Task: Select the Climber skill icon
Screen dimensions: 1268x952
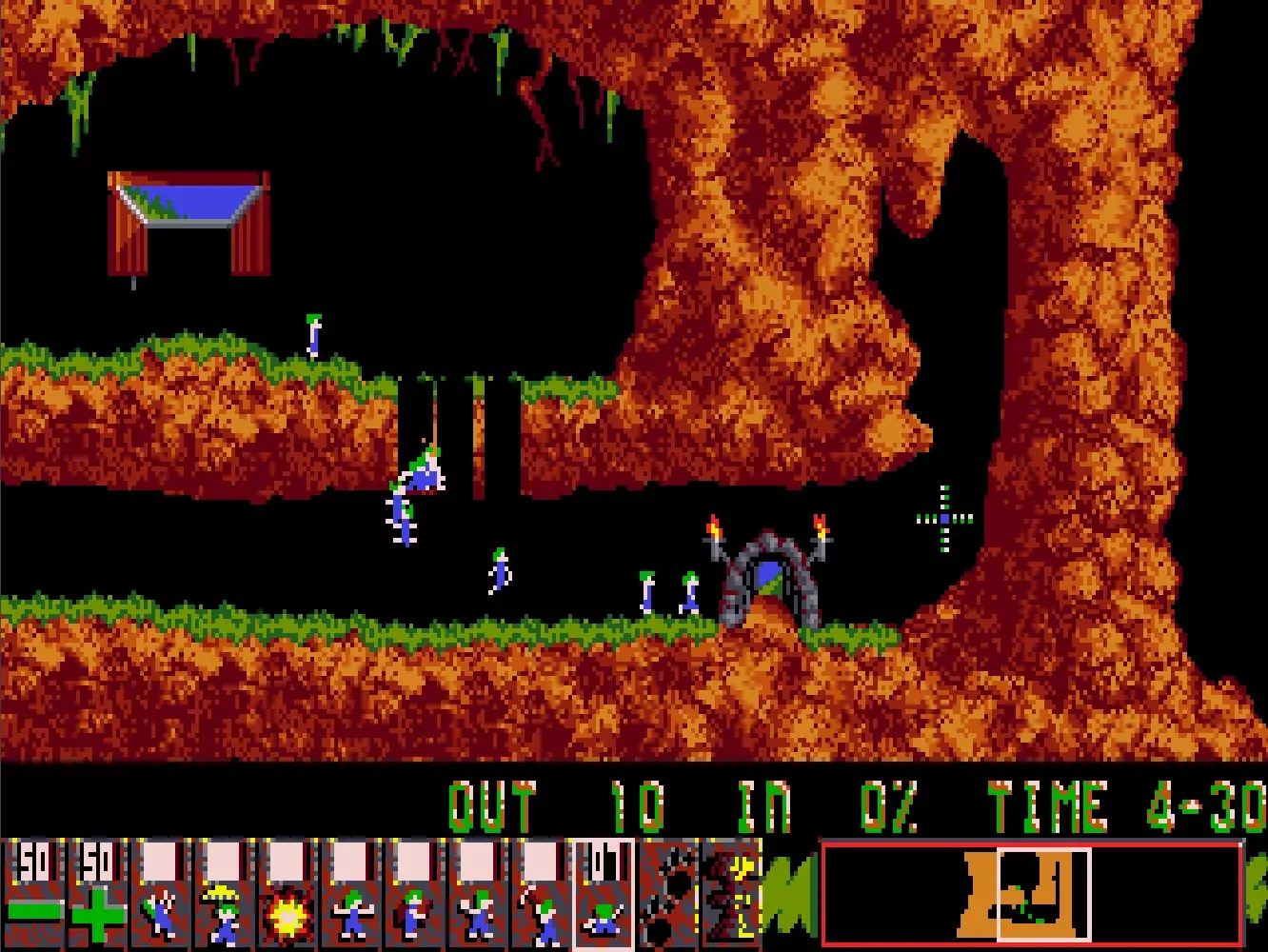Action: (x=160, y=895)
